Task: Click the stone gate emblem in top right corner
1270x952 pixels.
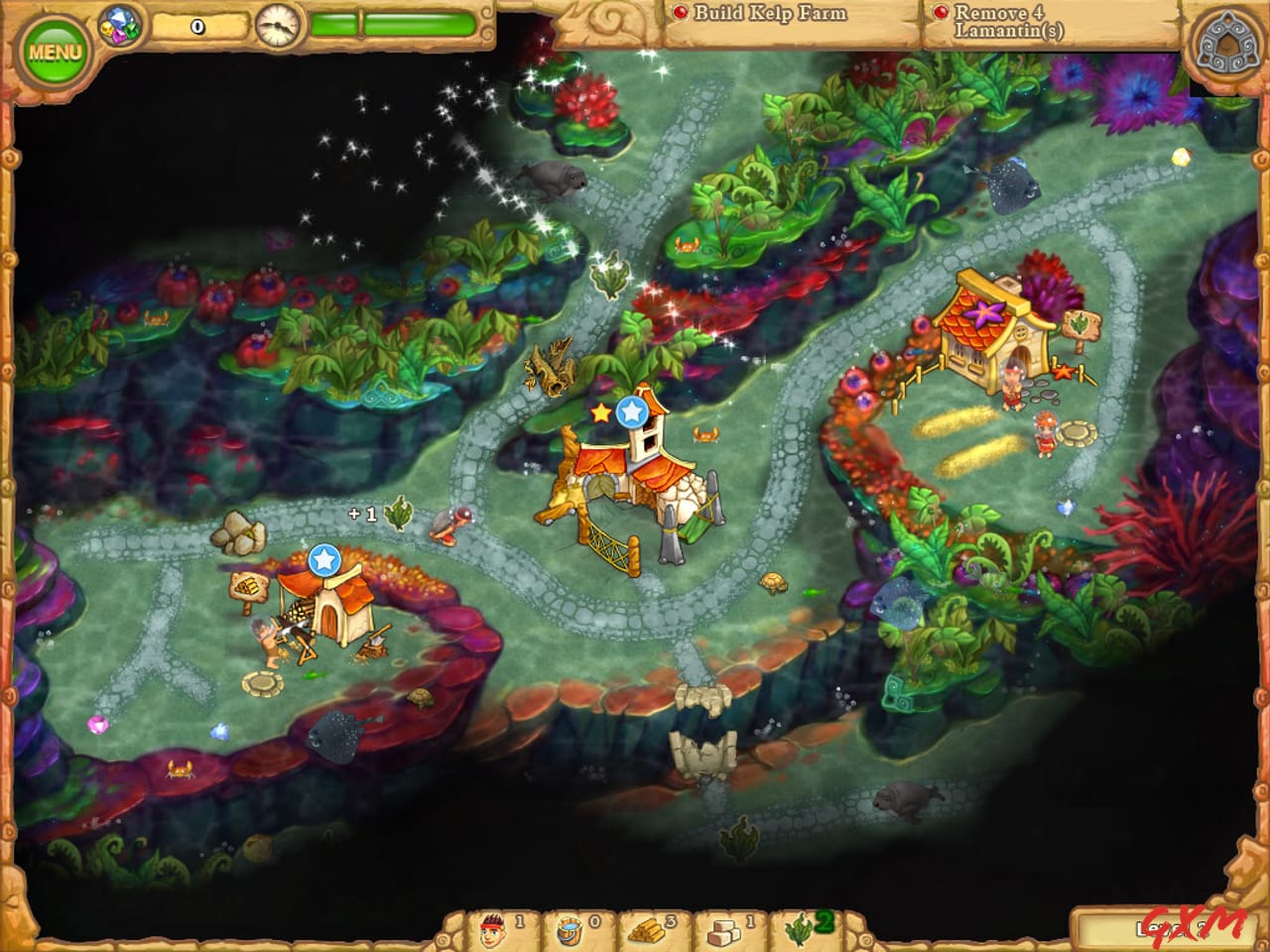Action: [x=1225, y=42]
